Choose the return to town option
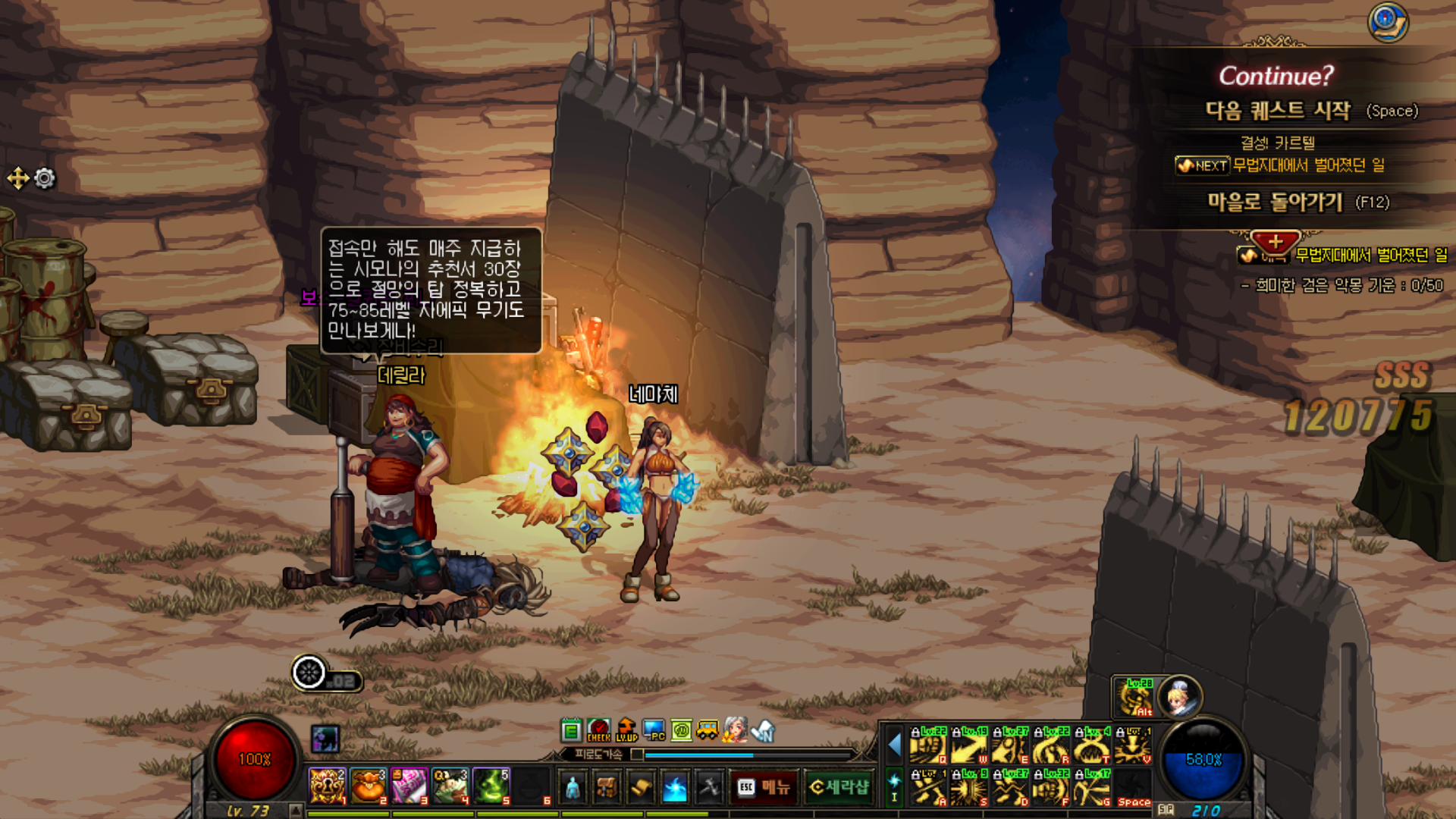1456x819 pixels. pos(1275,202)
